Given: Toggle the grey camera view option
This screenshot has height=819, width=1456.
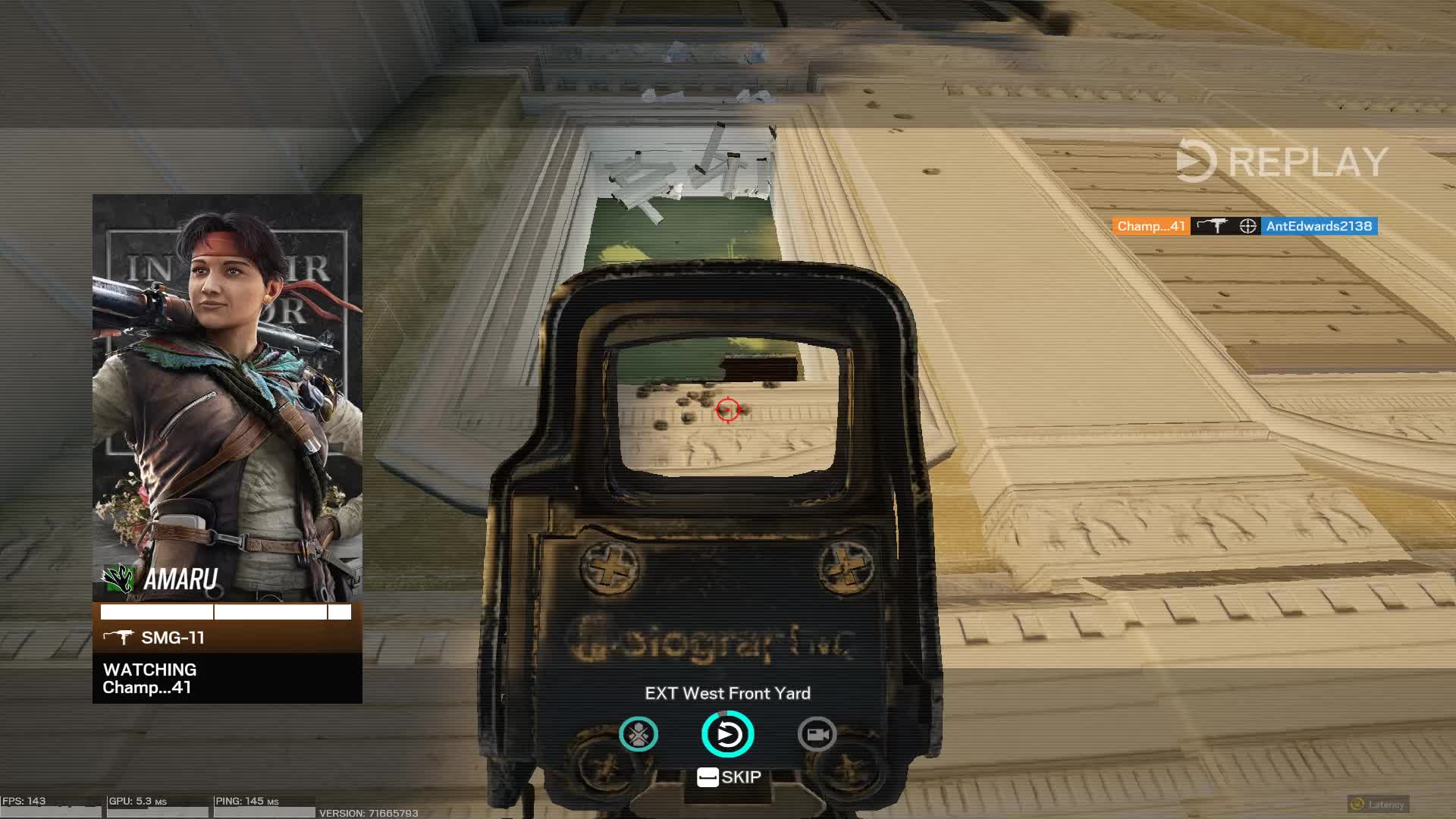Looking at the screenshot, I should click(817, 734).
